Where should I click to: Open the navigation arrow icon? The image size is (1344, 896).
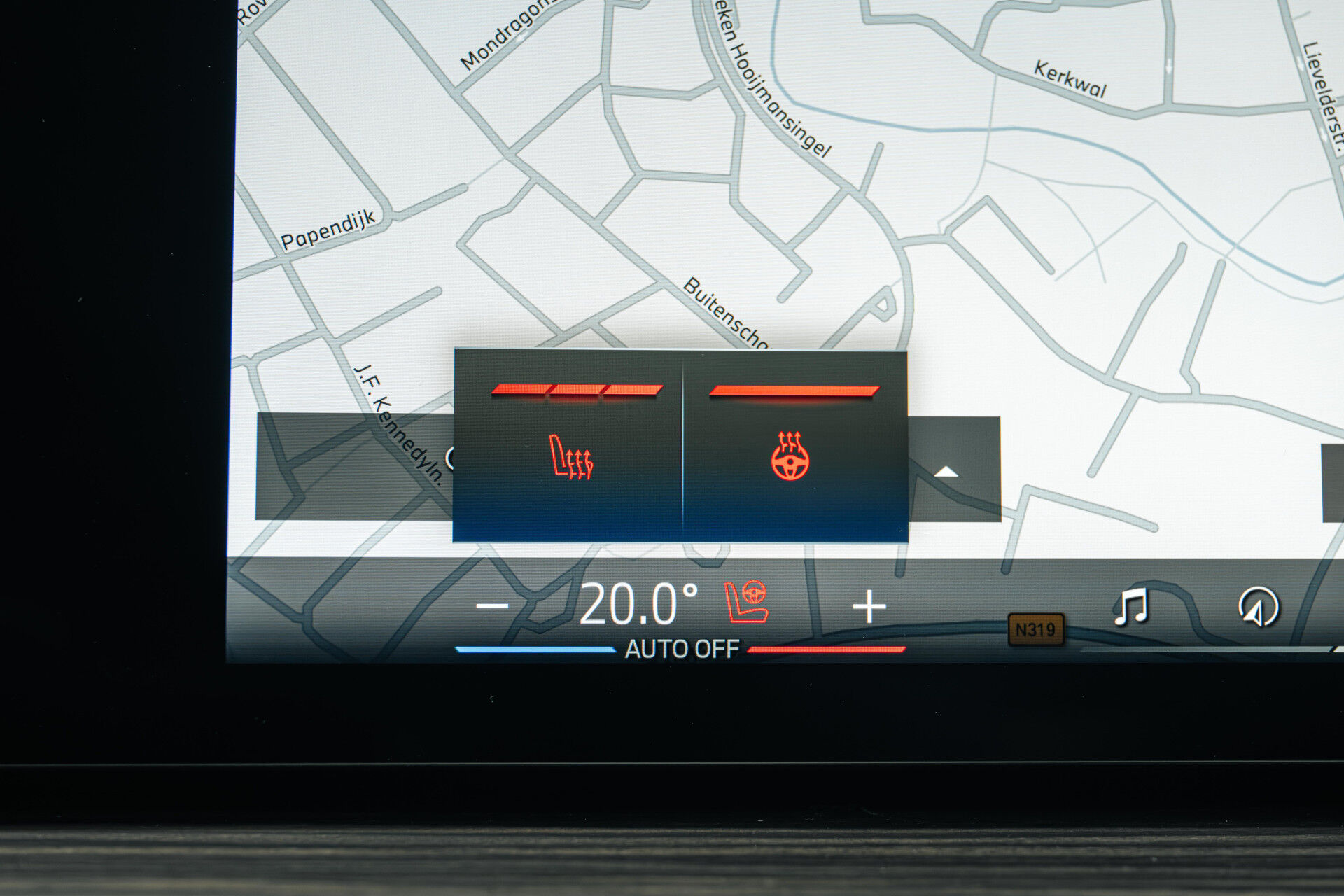tap(1258, 606)
